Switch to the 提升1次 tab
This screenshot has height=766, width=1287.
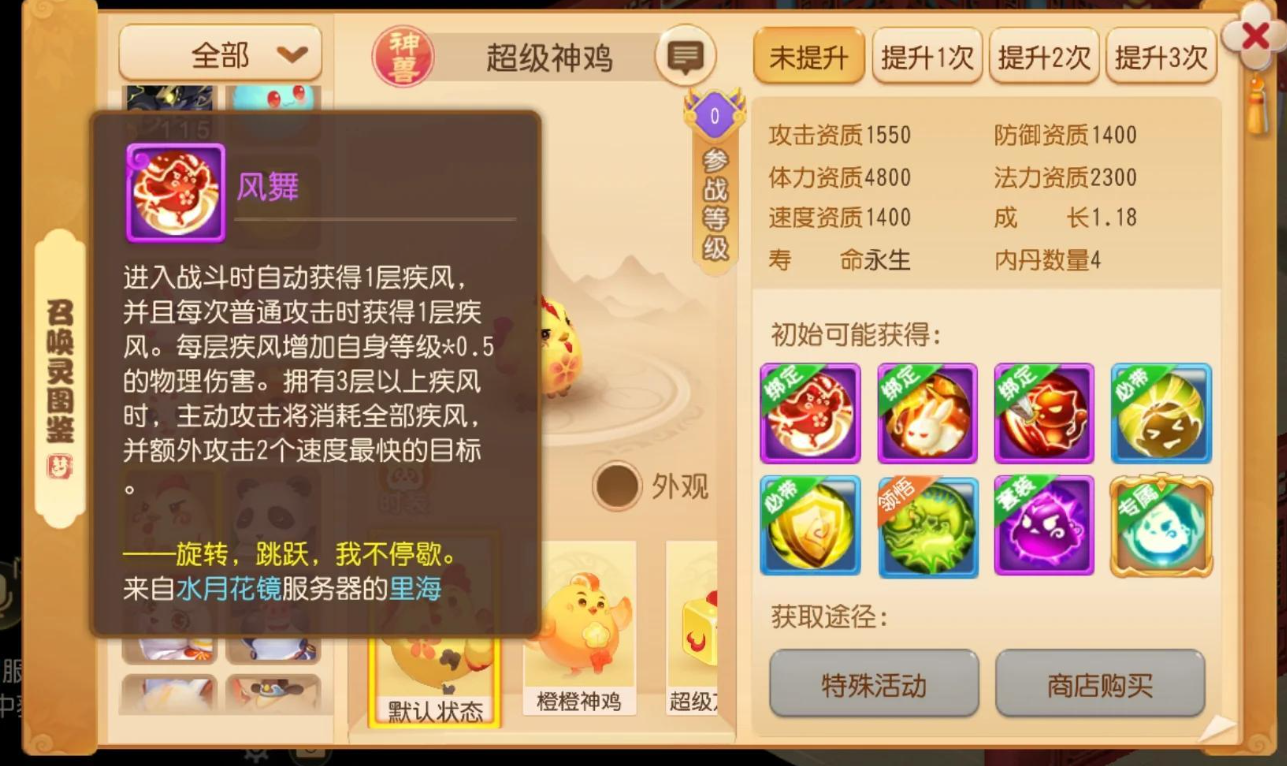click(x=926, y=57)
